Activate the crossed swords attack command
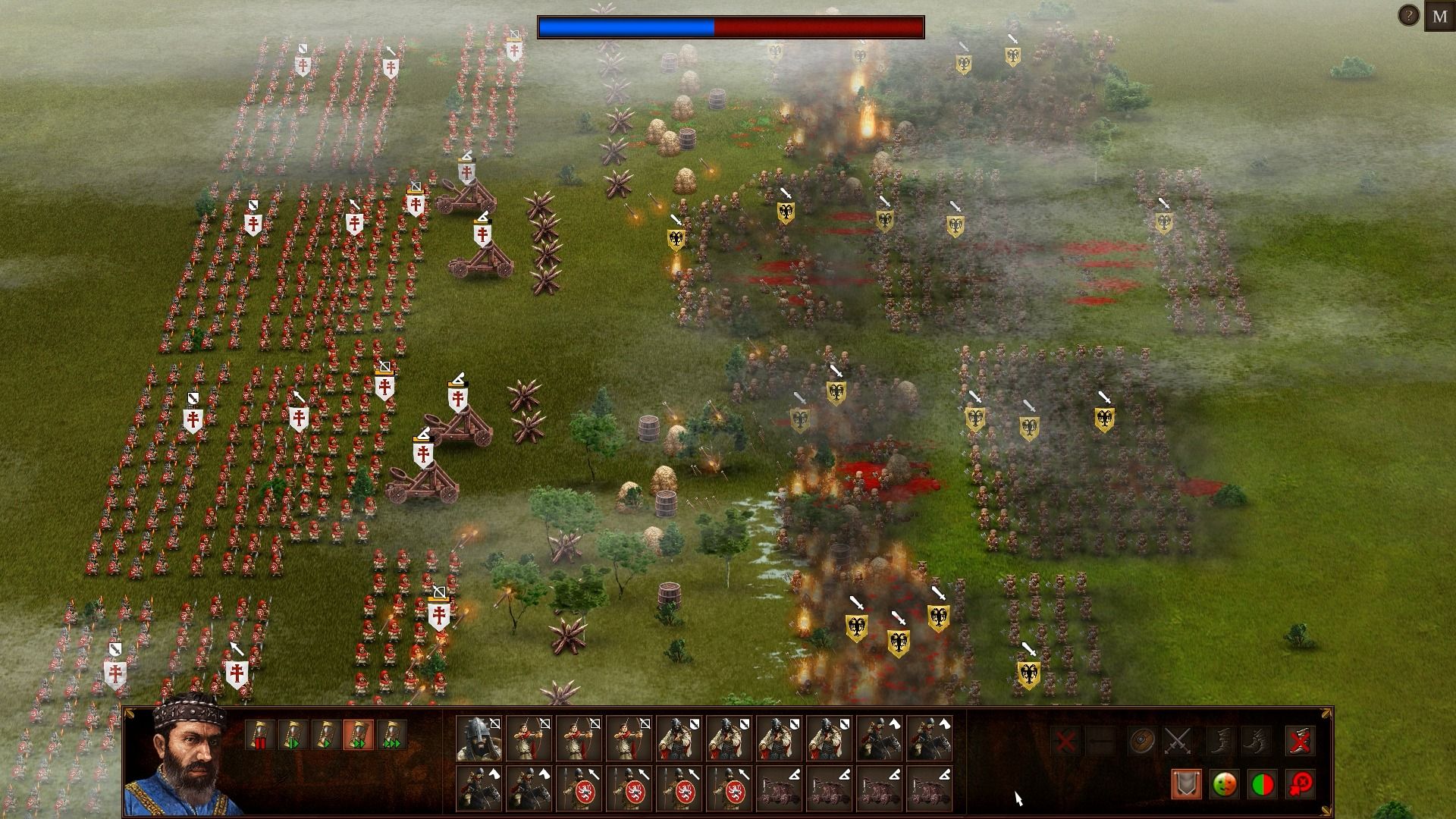This screenshot has width=1456, height=819. (1178, 740)
